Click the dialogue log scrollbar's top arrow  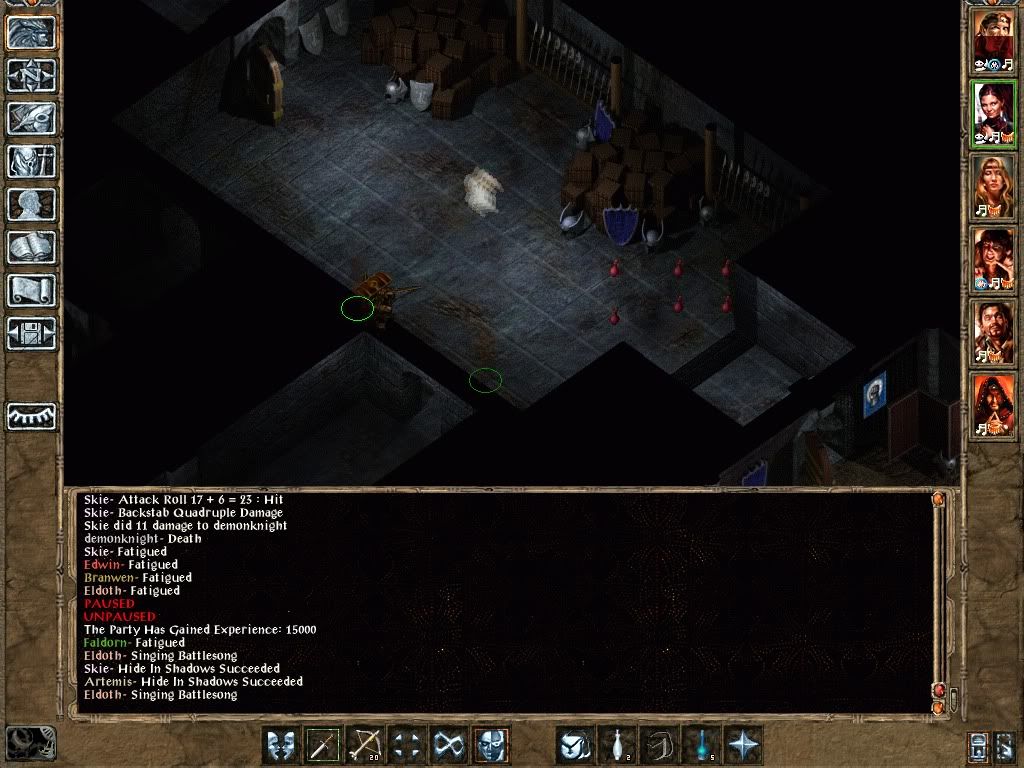coord(937,498)
